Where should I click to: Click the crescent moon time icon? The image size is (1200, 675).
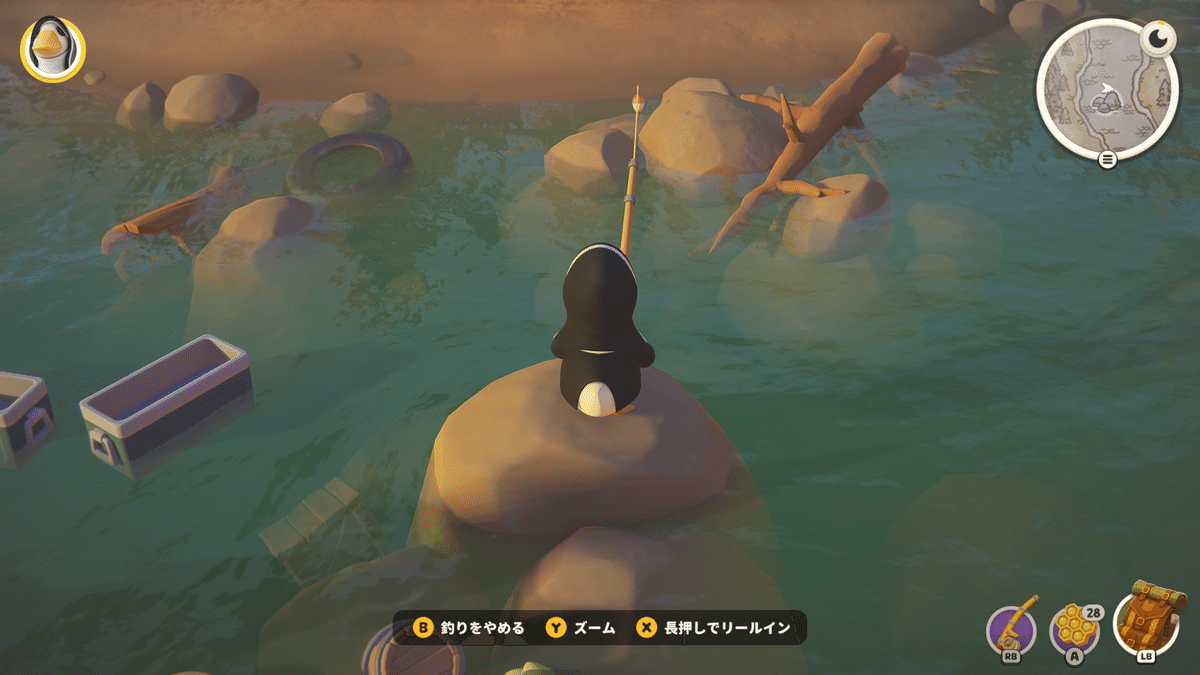[x=1158, y=38]
